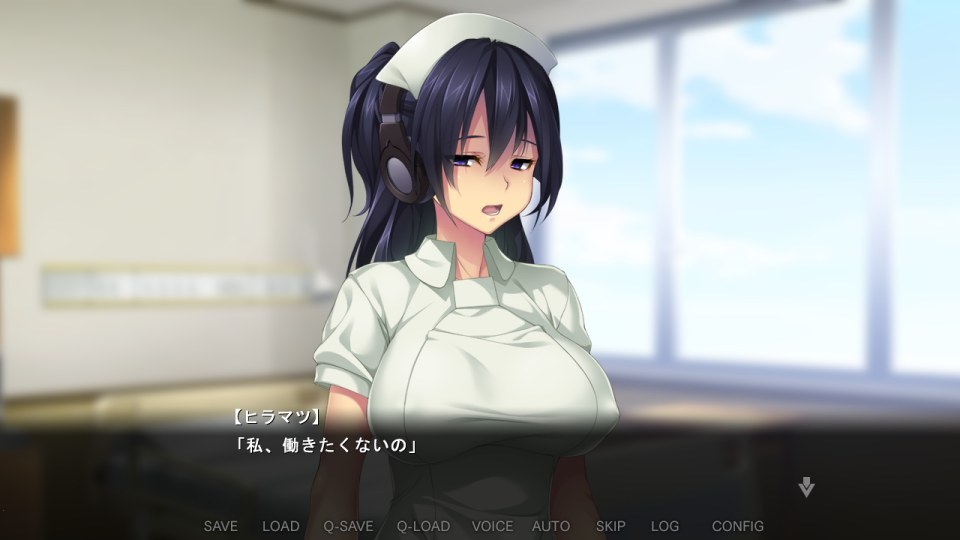960x540 pixels.
Task: Open the SAVE menu
Action: [220, 526]
